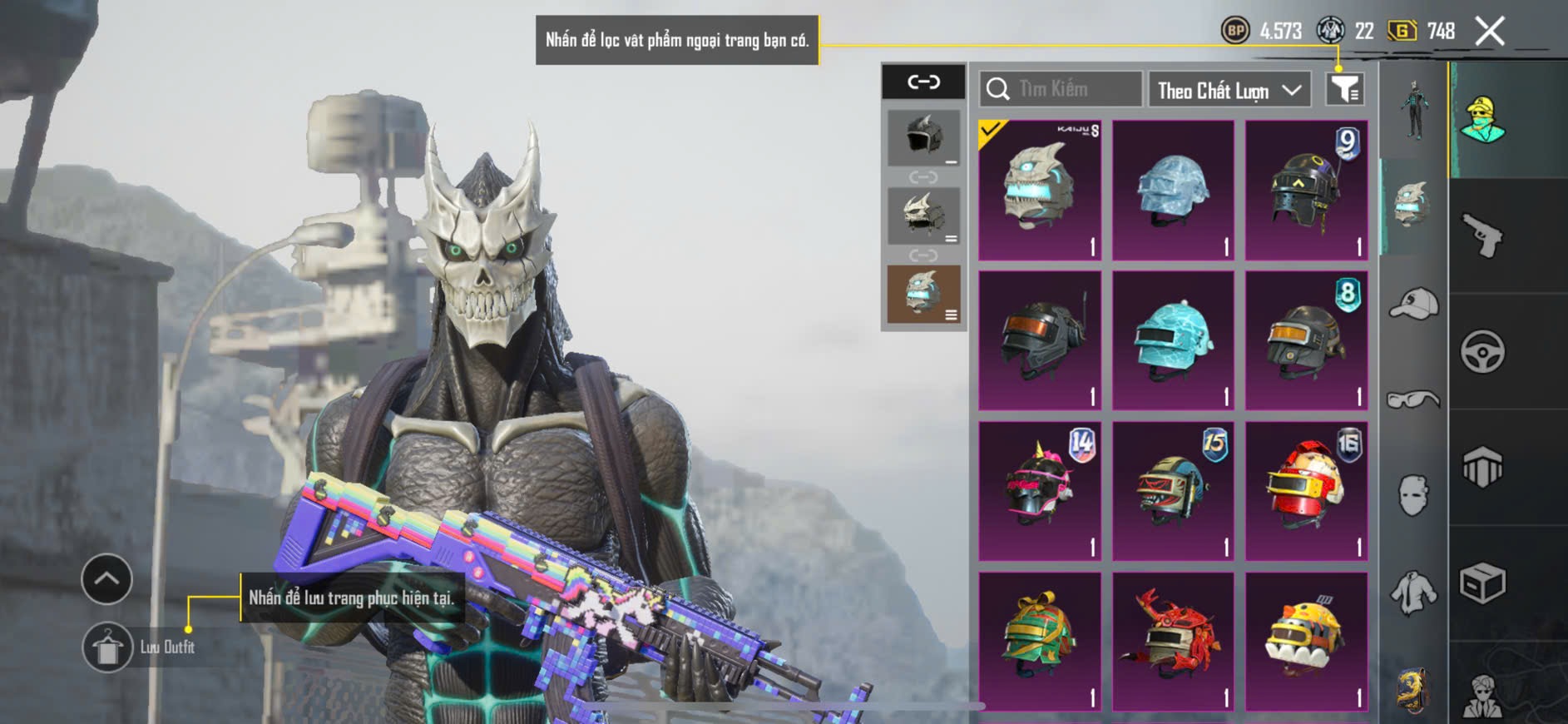This screenshot has width=1568, height=724.
Task: Select the level 9 black helmet
Action: (x=1306, y=190)
